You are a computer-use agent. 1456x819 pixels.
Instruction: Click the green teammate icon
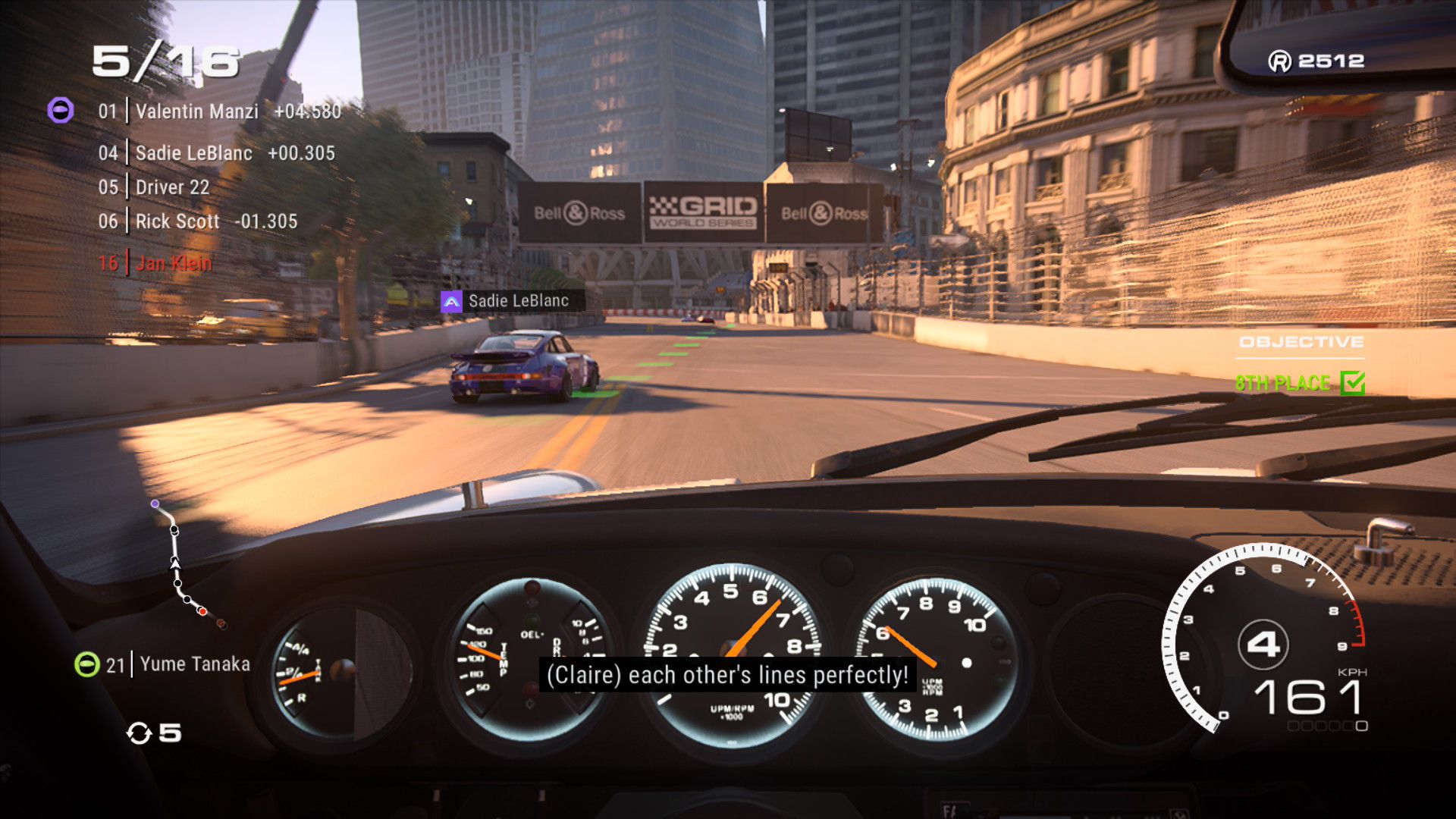click(x=86, y=665)
